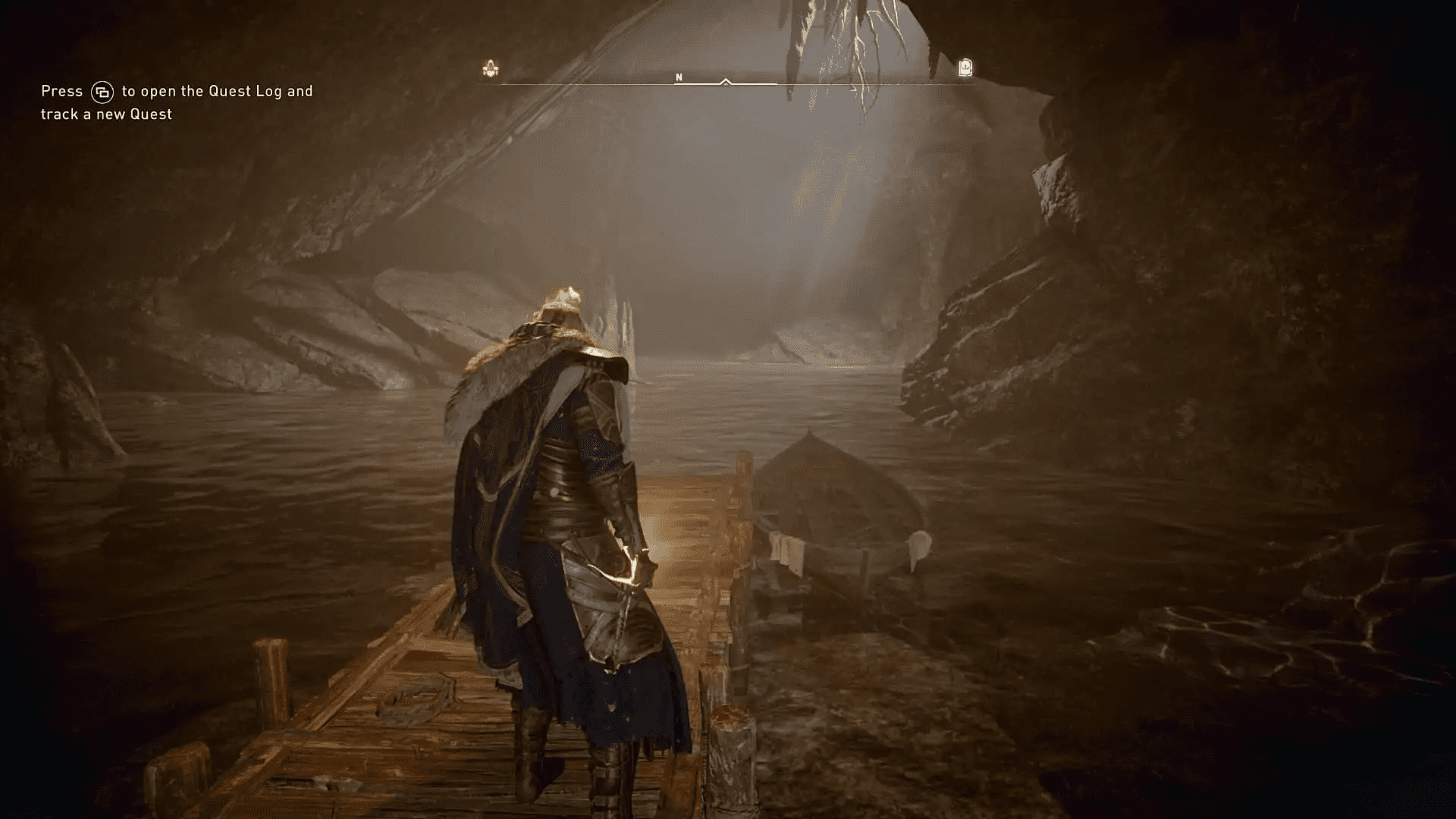Image resolution: width=1456 pixels, height=819 pixels.
Task: Toggle the compass HUD bar visibility
Action: (x=728, y=83)
